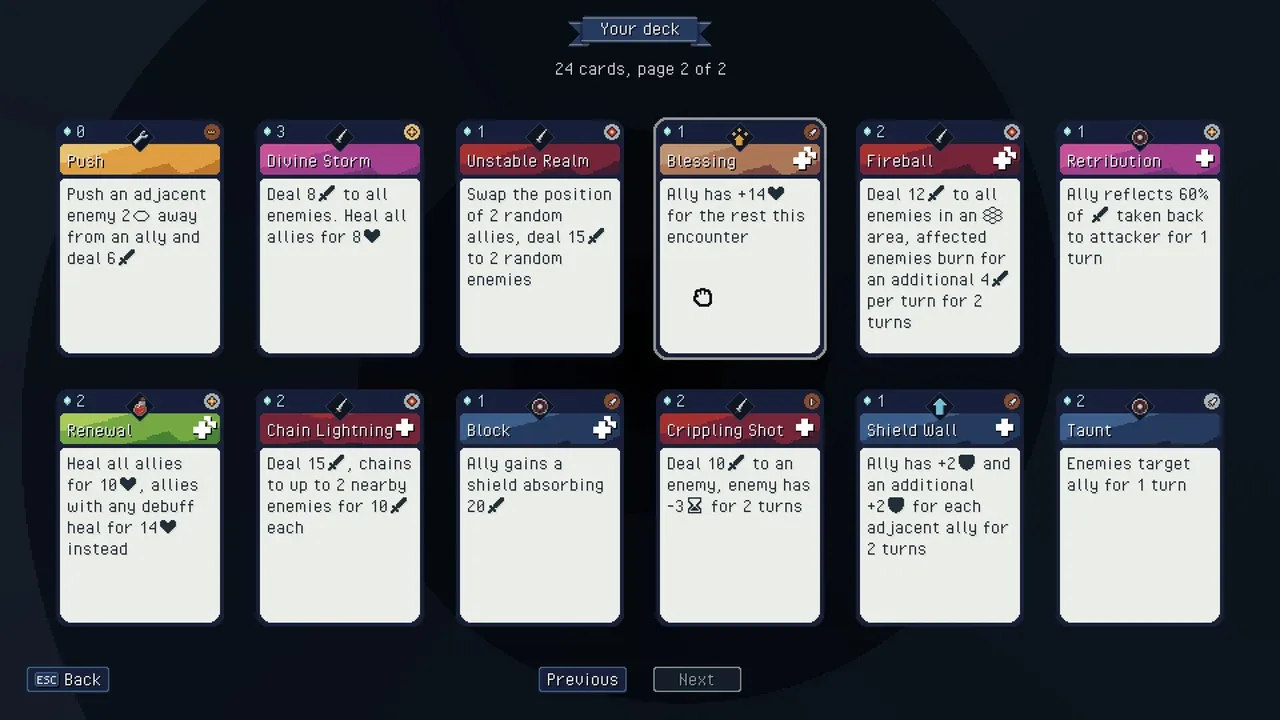Select the Blessing card
Viewport: 1280px width, 720px height.
click(740, 238)
